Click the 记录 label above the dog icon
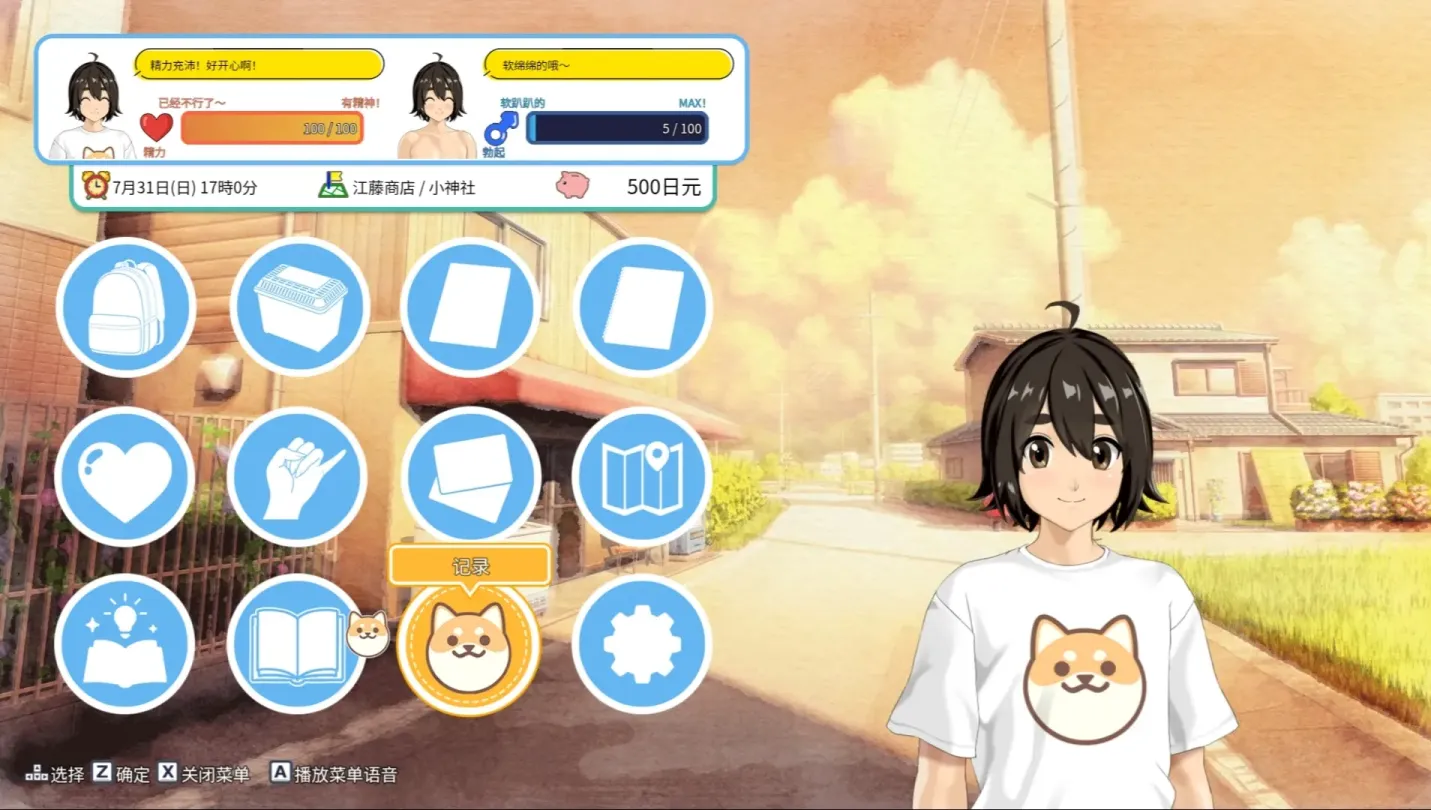This screenshot has width=1431, height=810. click(x=470, y=565)
